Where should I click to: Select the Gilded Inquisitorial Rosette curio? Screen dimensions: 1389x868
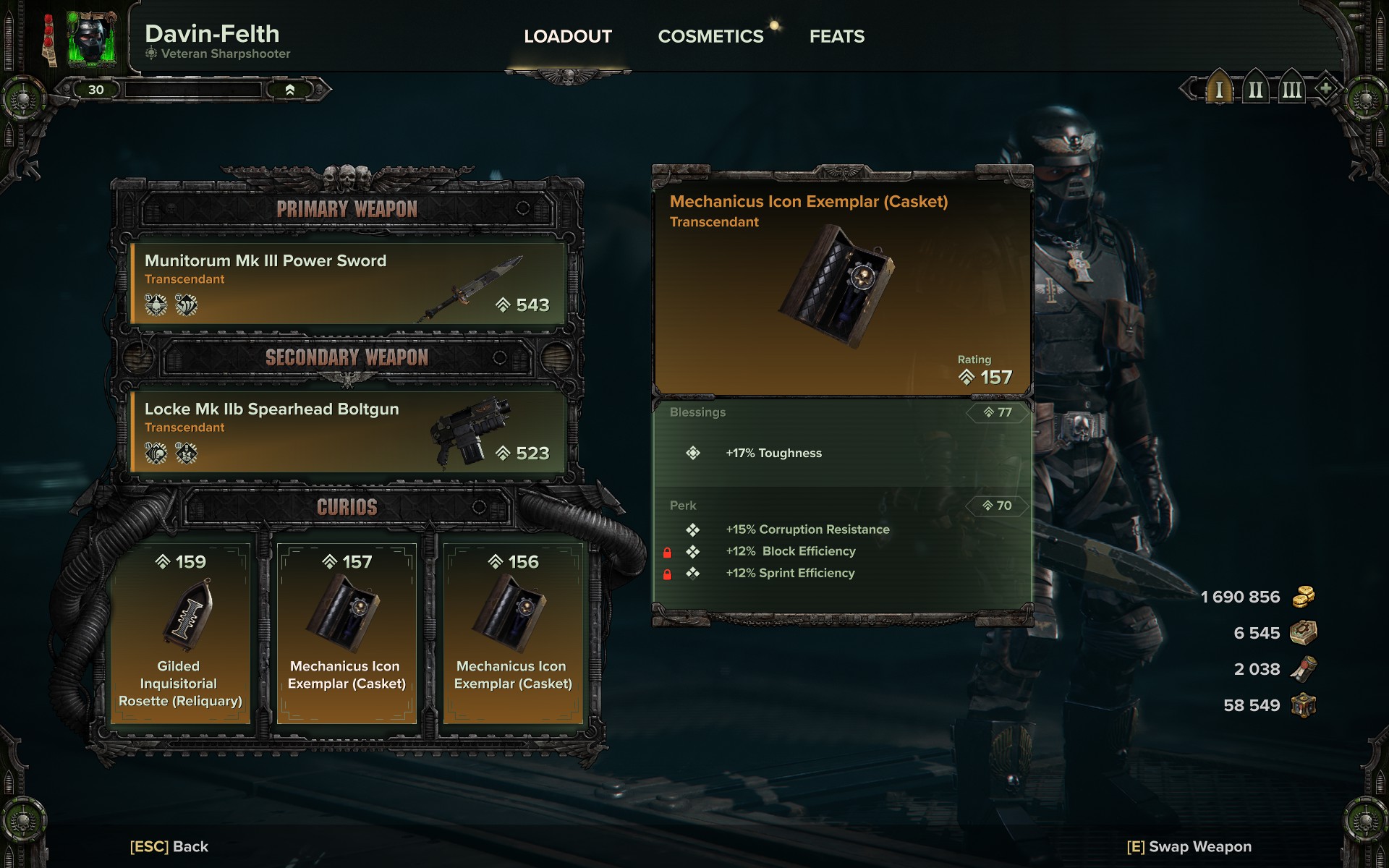(x=180, y=633)
